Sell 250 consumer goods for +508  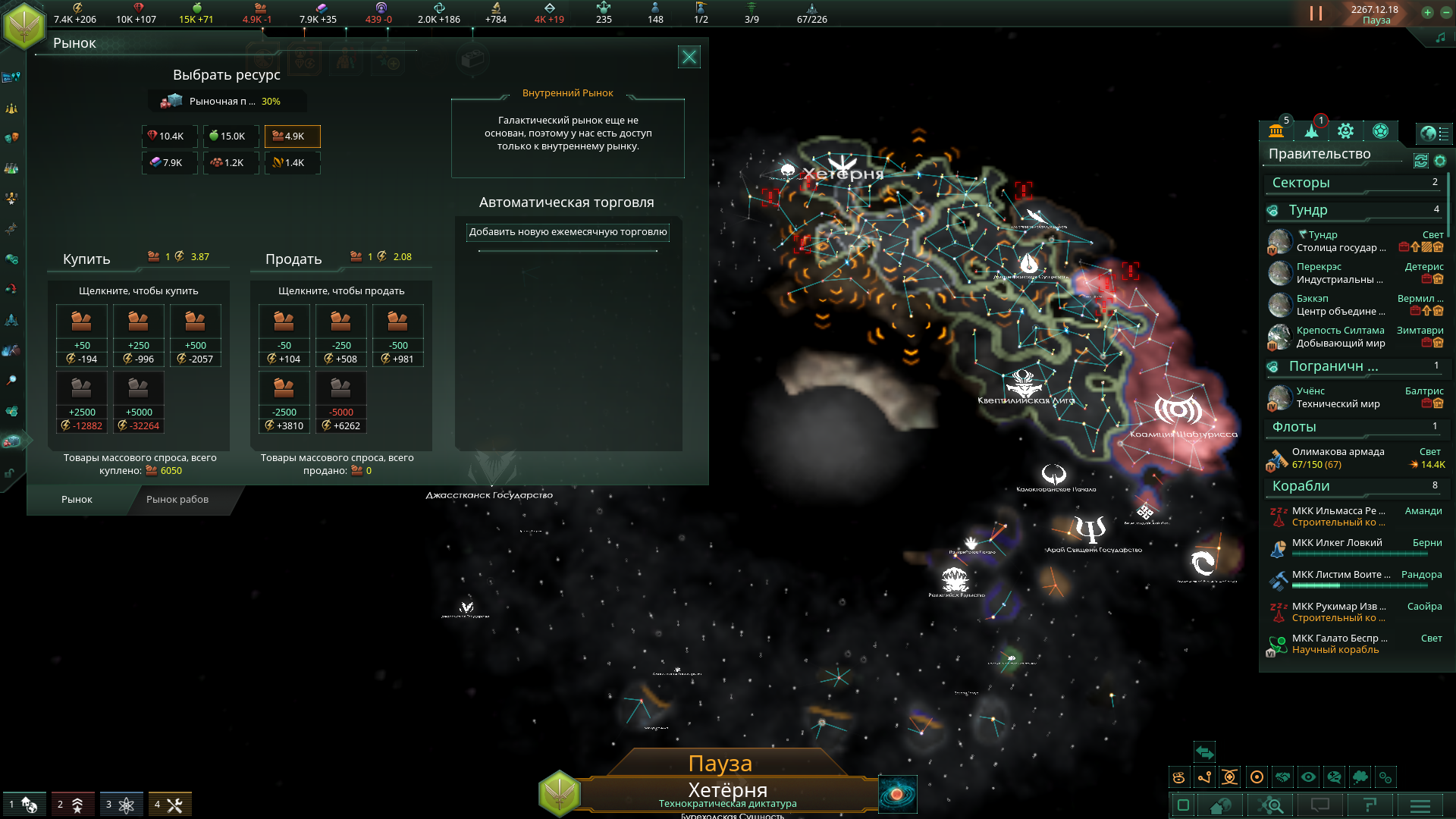(340, 334)
